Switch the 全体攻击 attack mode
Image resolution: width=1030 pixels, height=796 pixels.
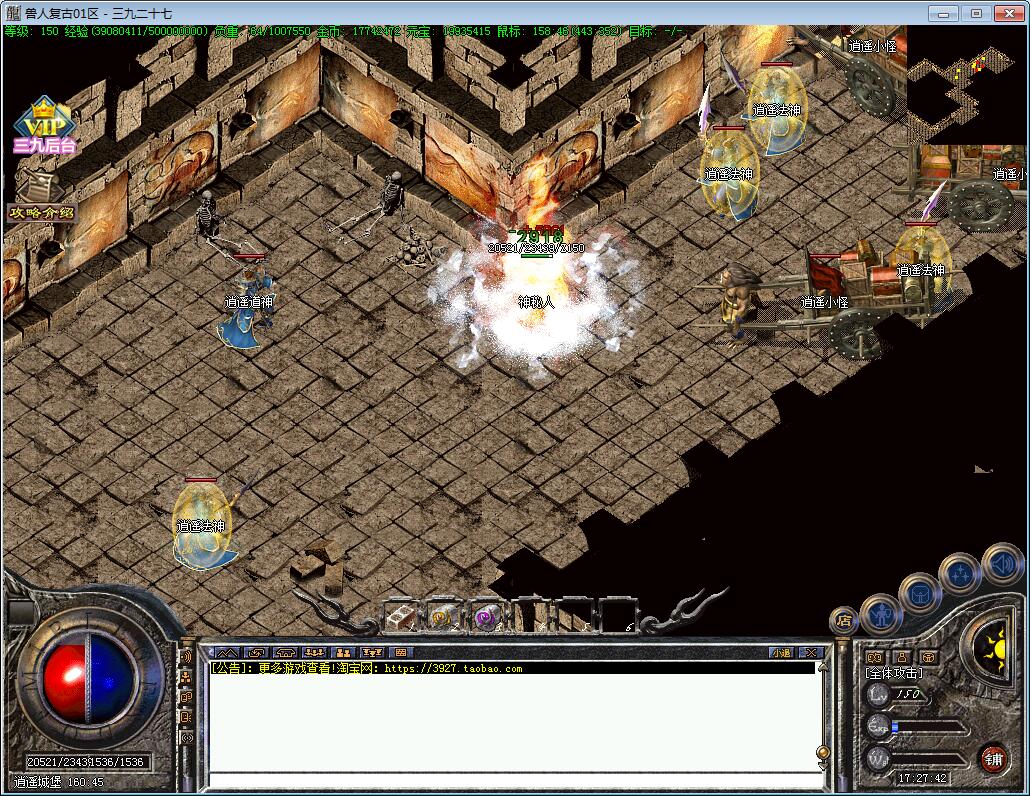tap(894, 673)
